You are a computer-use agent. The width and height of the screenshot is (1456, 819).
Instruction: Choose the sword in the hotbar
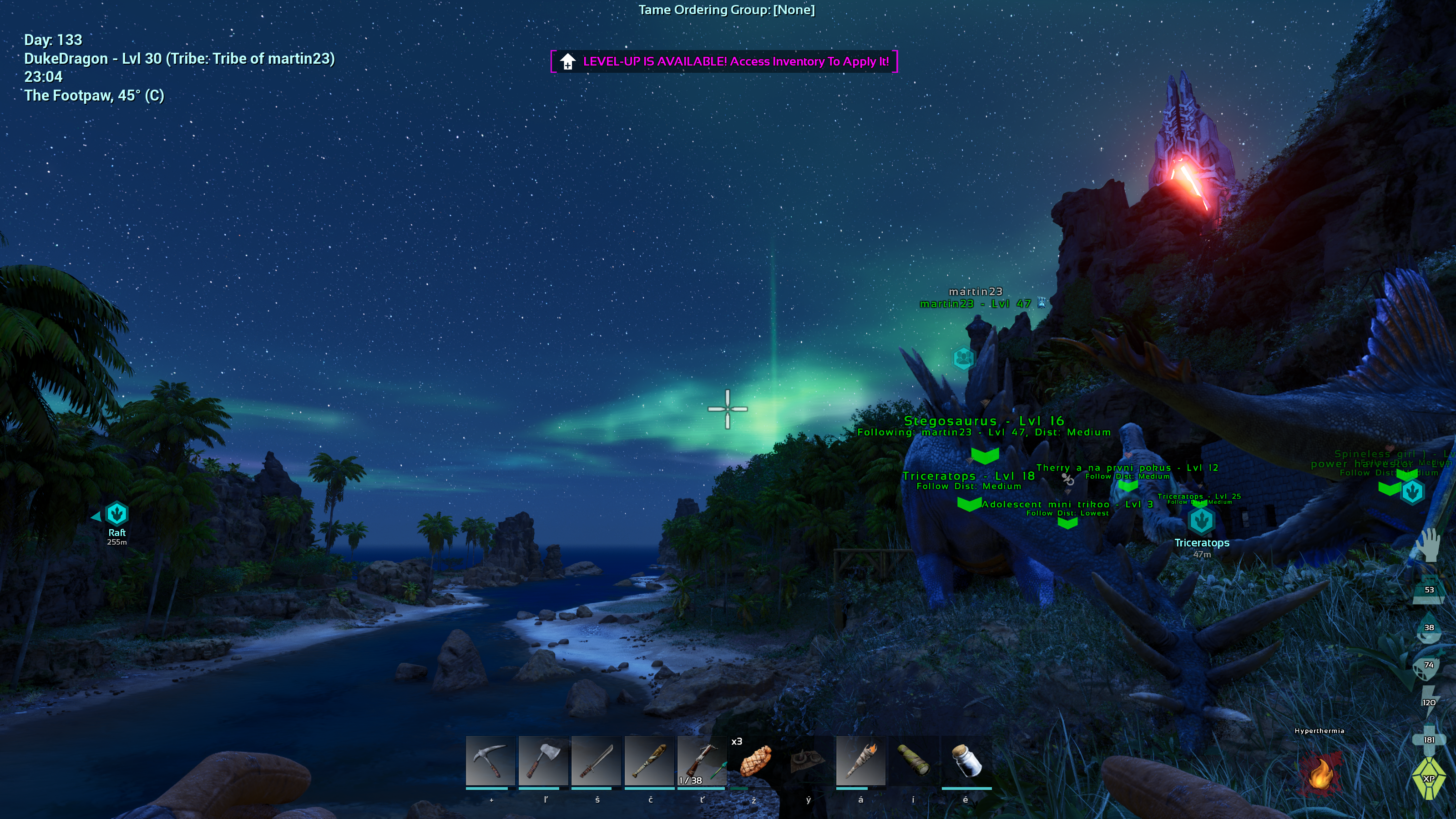point(596,761)
